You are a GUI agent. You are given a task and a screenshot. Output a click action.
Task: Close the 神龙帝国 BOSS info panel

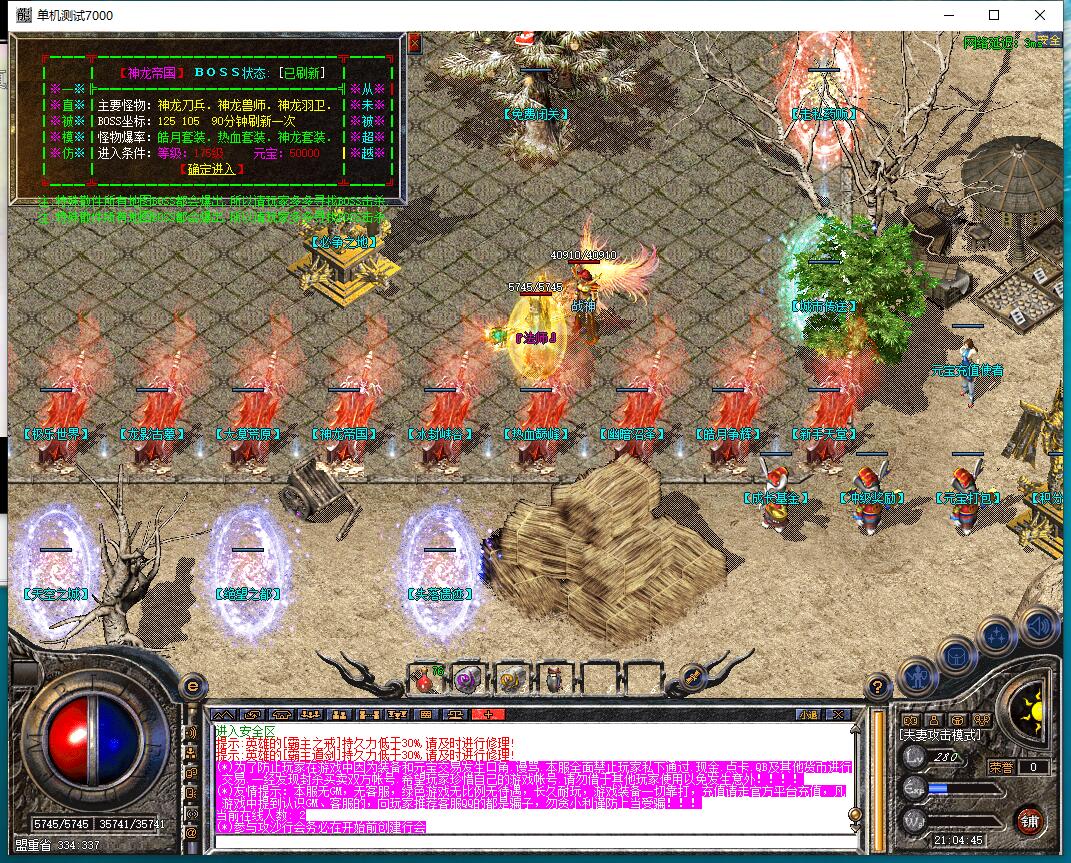tap(415, 42)
